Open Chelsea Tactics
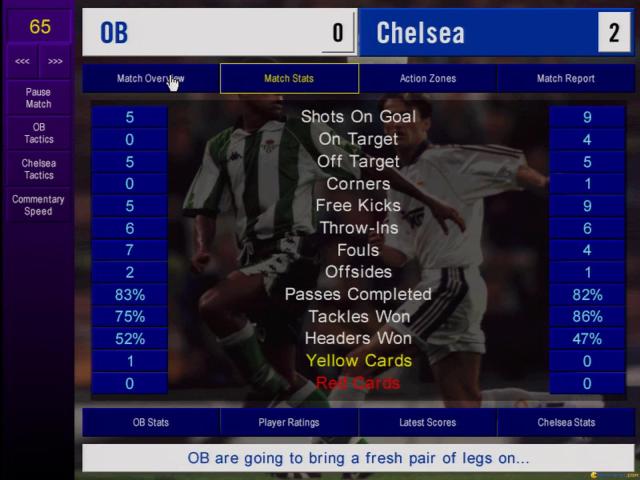Viewport: 640px width, 480px height. pos(38,169)
